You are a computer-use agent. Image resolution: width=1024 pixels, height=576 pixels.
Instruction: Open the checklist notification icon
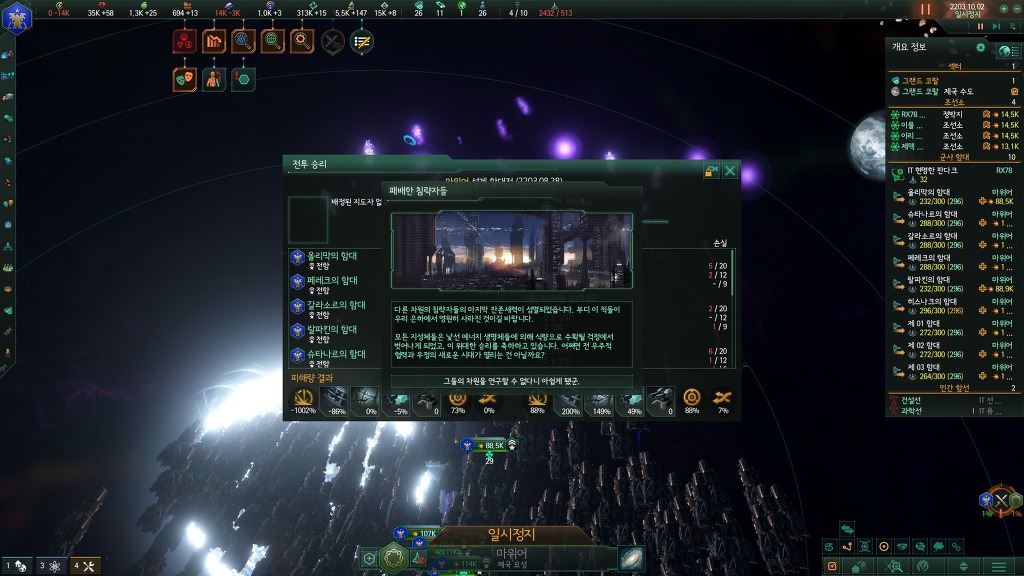coord(362,41)
